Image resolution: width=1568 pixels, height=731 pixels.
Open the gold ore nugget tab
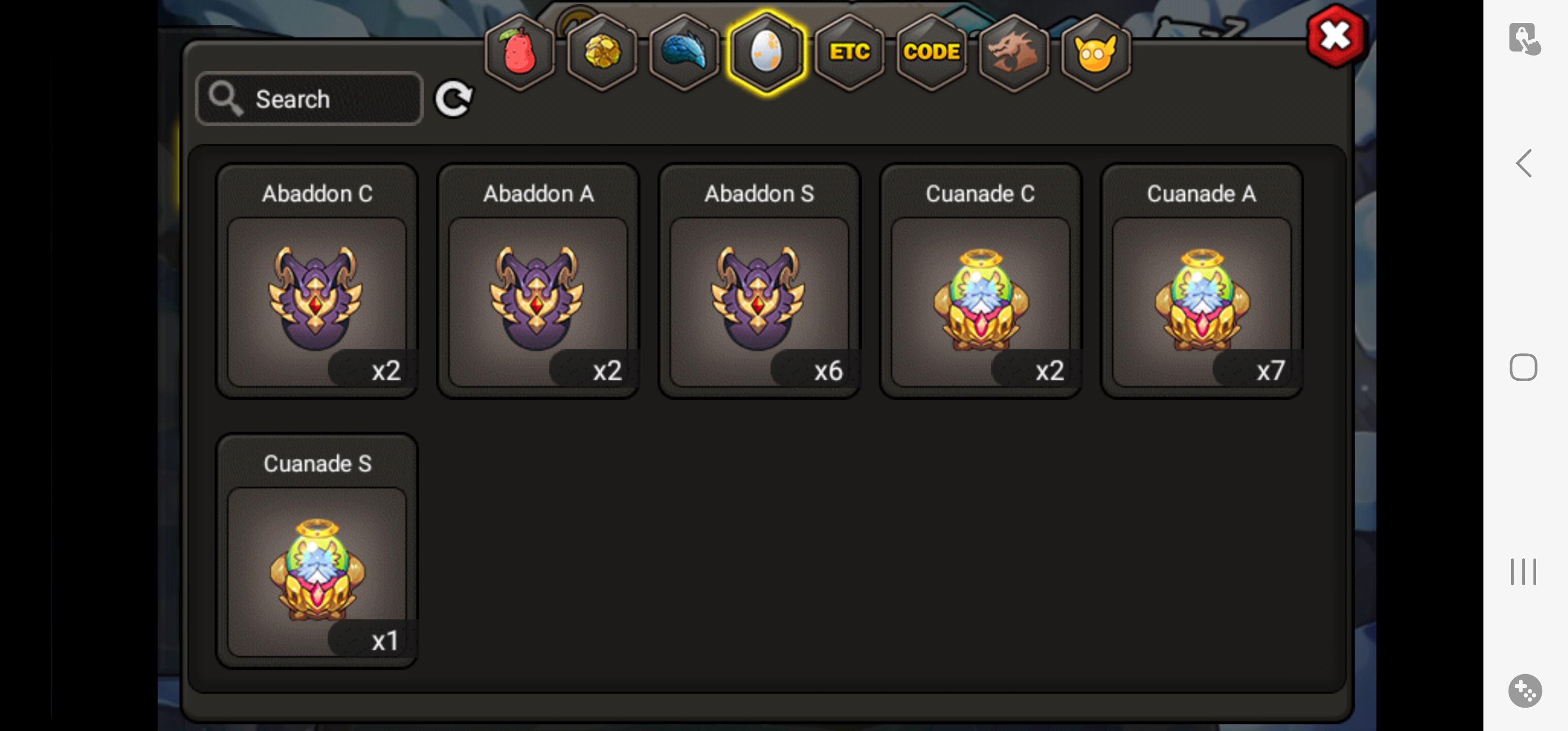click(x=601, y=53)
